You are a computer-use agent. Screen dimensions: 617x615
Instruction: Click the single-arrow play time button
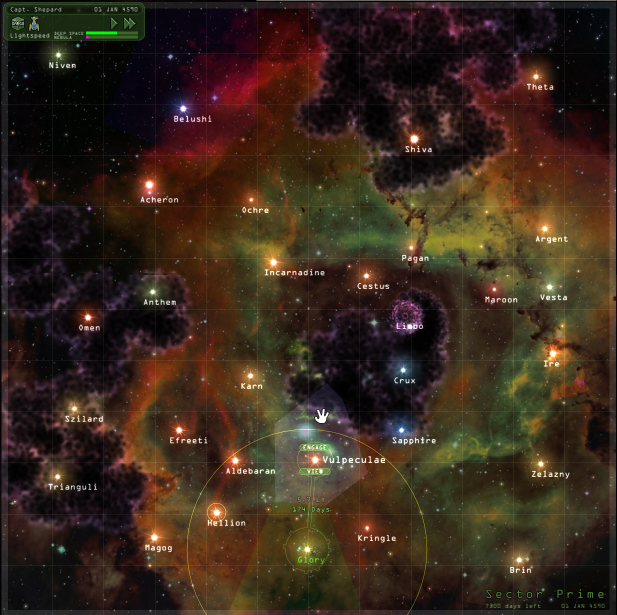click(x=114, y=22)
